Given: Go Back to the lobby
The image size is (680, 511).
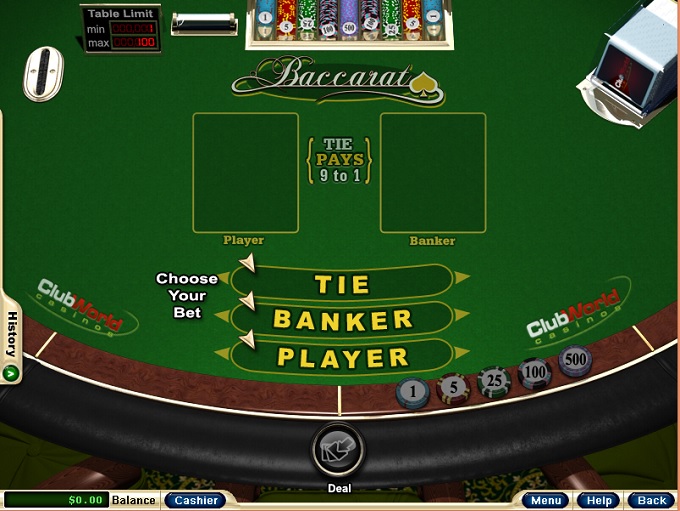Looking at the screenshot, I should 651,500.
